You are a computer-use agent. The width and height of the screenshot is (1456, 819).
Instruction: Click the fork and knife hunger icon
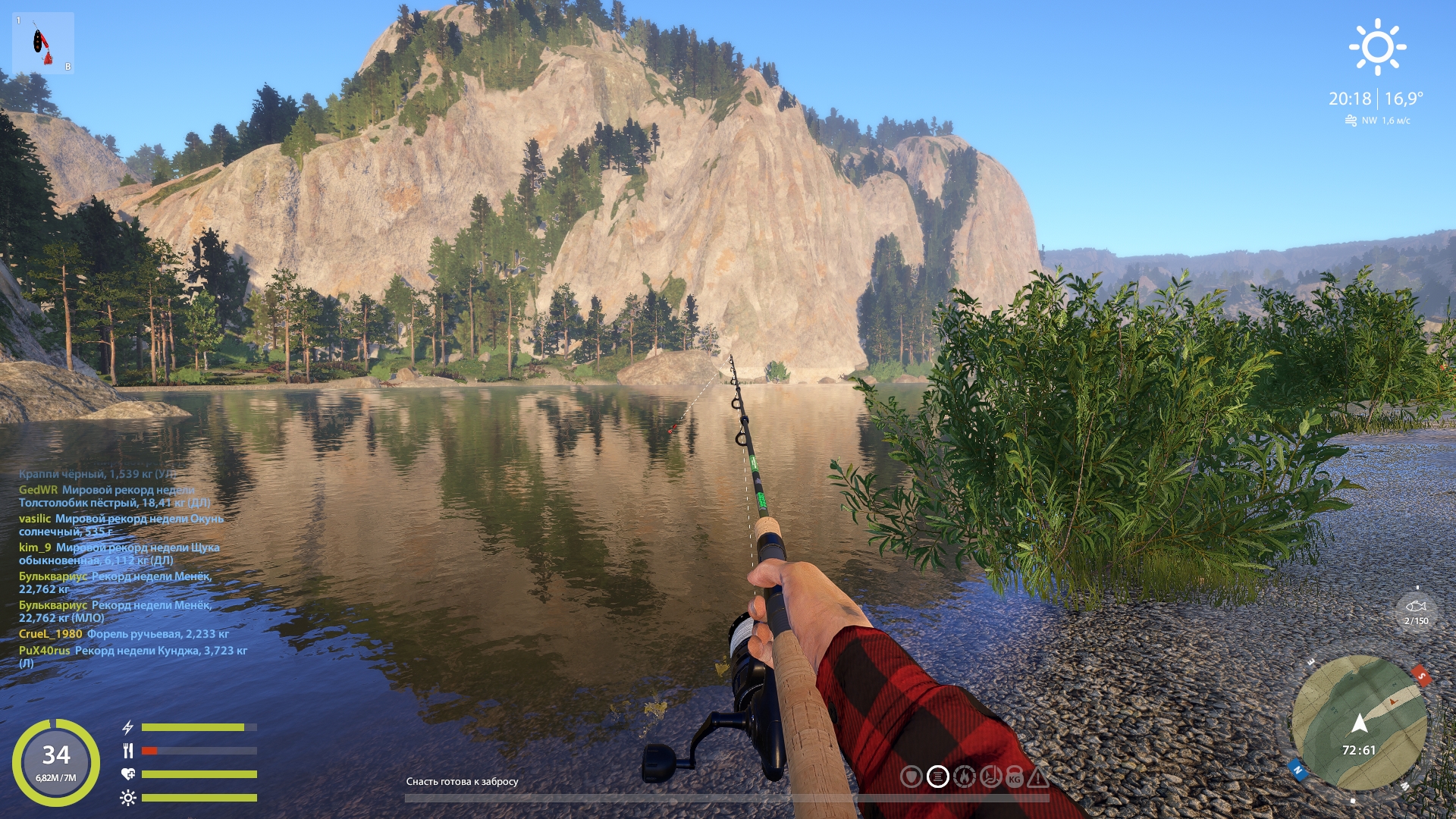(128, 751)
